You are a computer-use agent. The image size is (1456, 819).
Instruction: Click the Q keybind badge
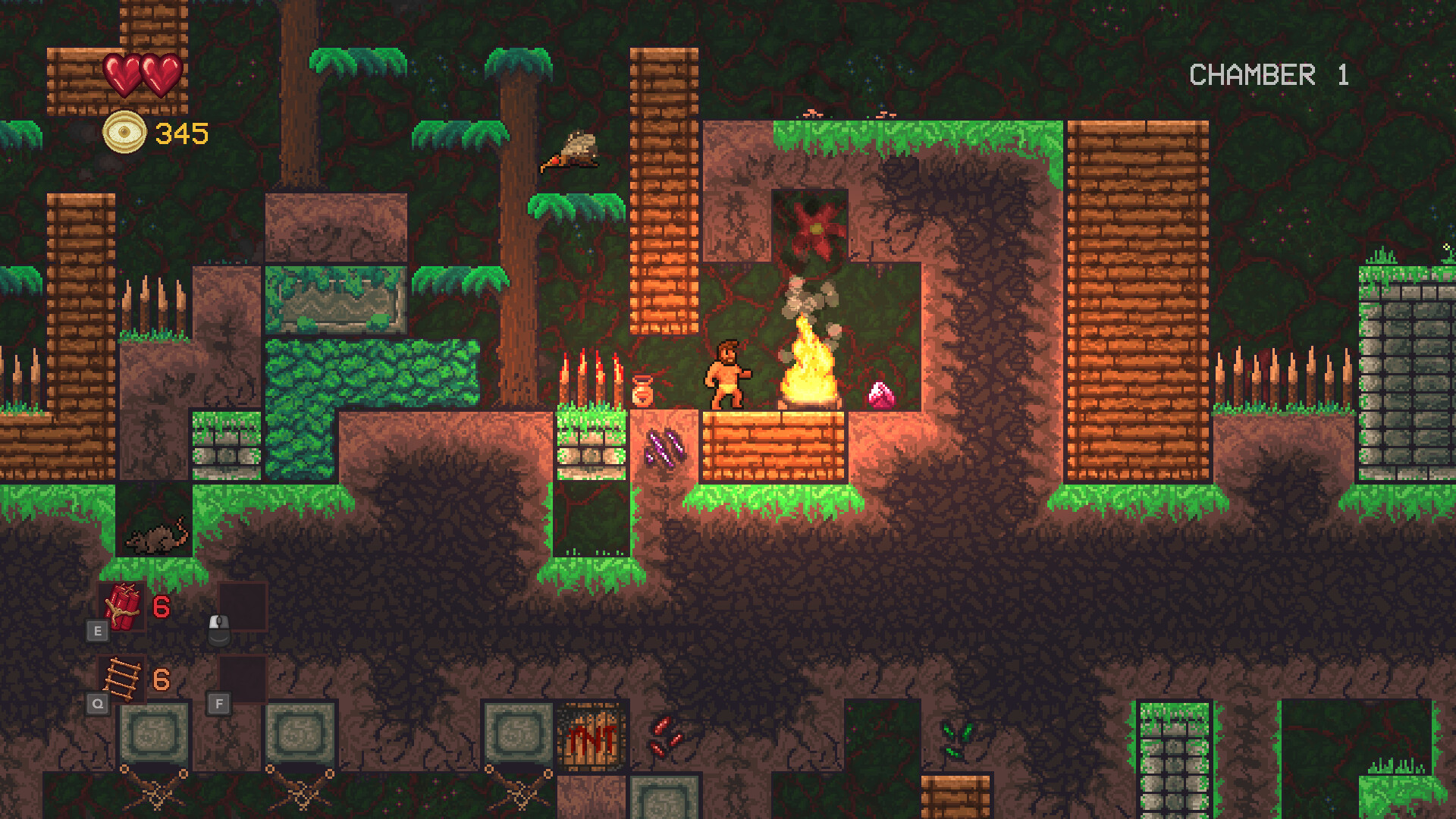click(x=98, y=703)
